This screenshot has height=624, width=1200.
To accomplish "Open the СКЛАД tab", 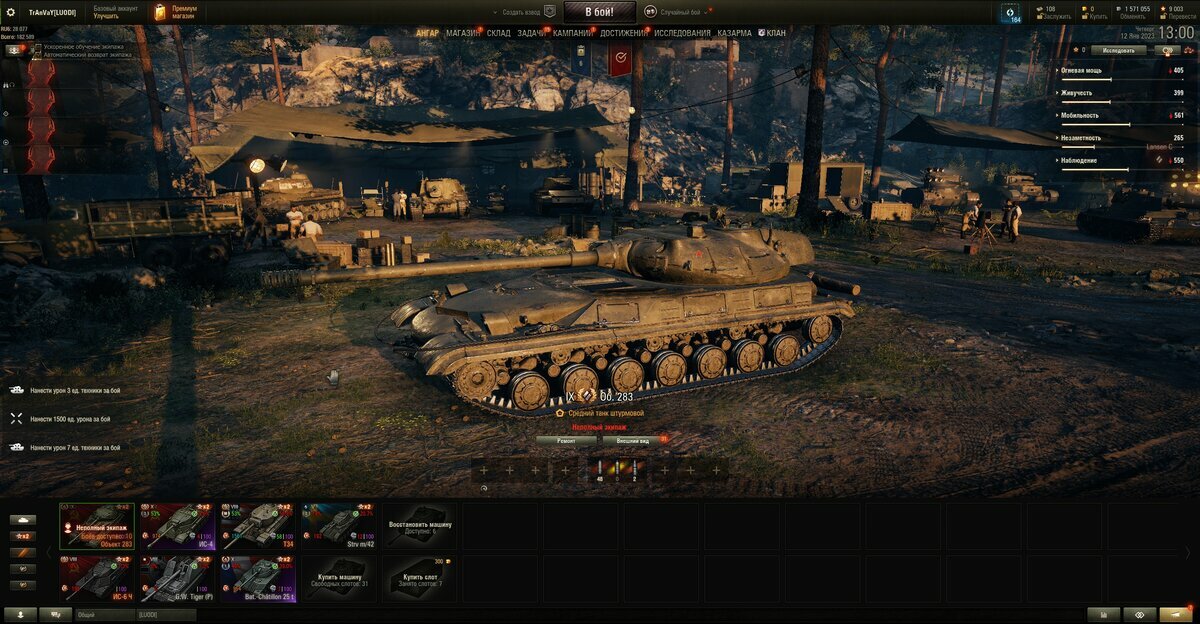I will 499,33.
